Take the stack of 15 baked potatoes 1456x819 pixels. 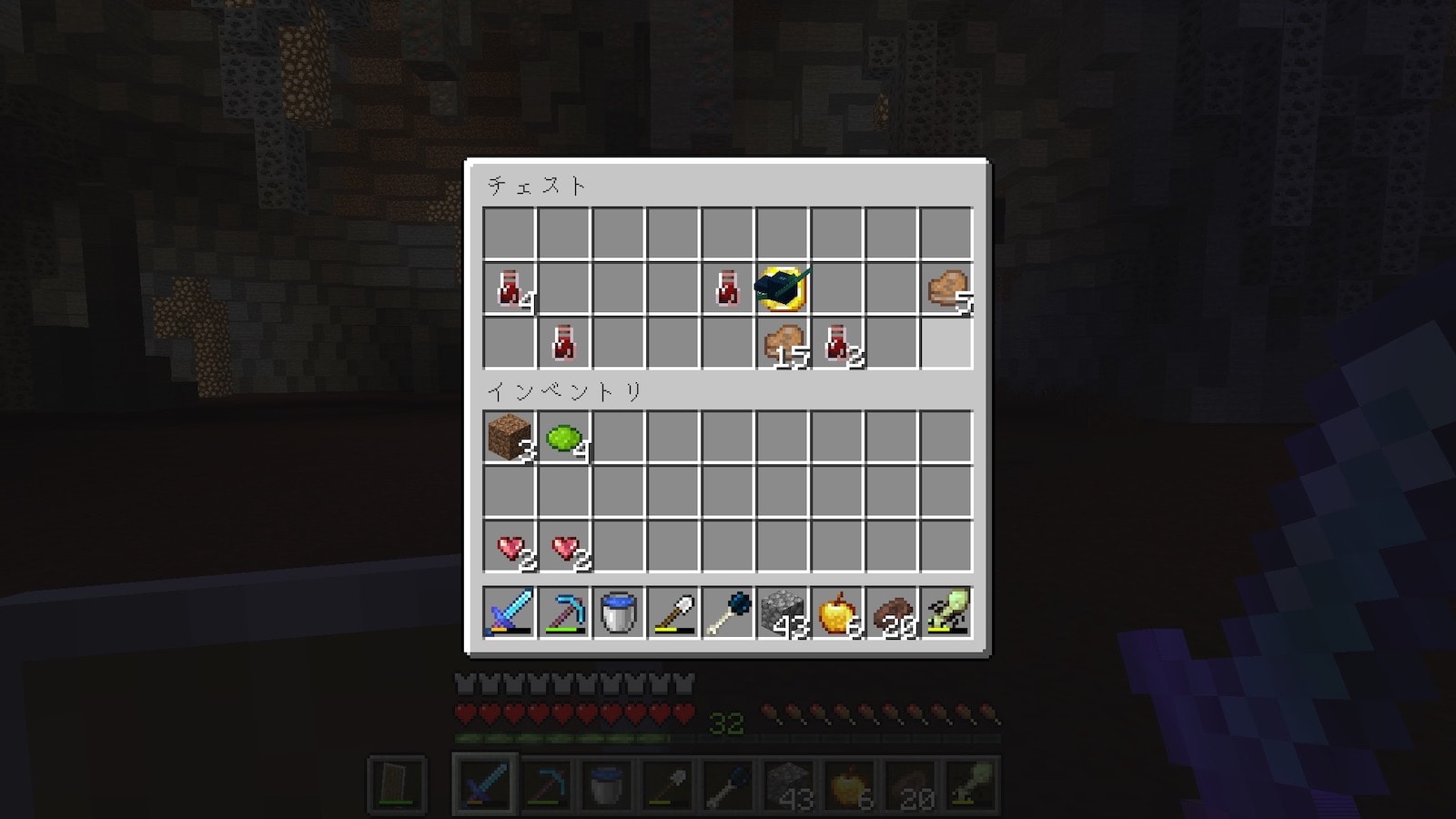pyautogui.click(x=783, y=343)
